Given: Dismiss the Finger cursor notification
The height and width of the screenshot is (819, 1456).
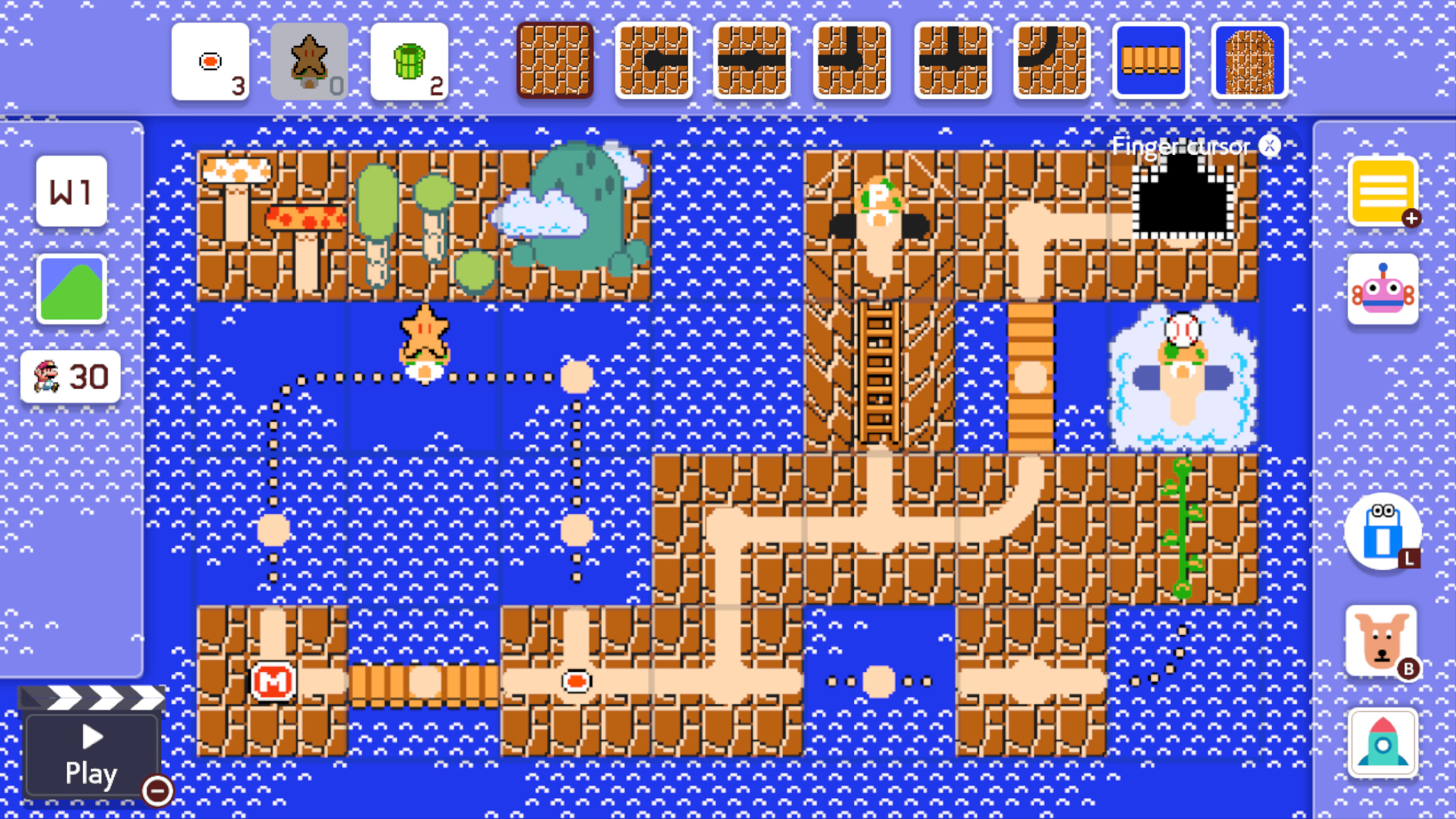Looking at the screenshot, I should point(1270,145).
